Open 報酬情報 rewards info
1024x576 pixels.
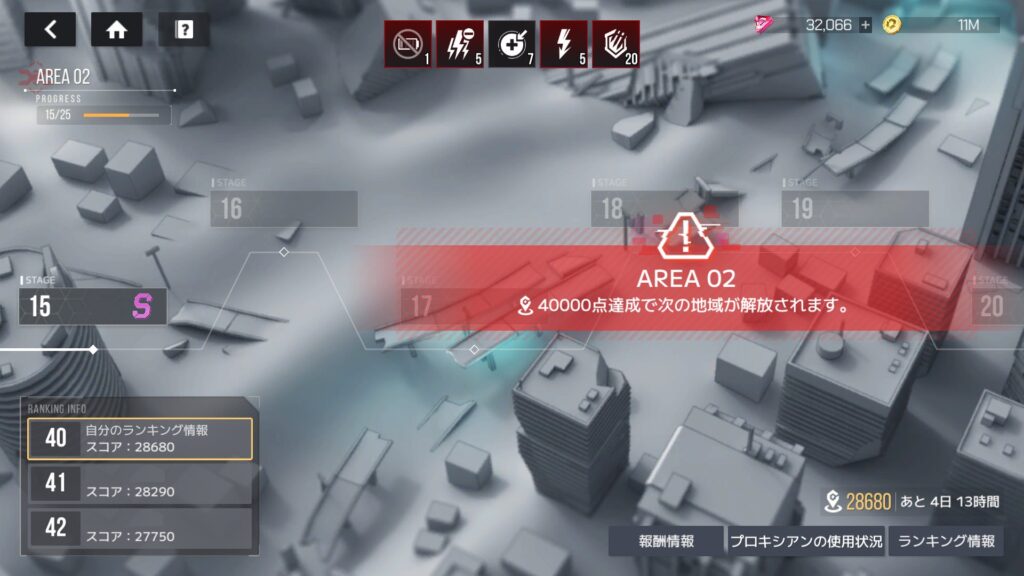tap(666, 541)
